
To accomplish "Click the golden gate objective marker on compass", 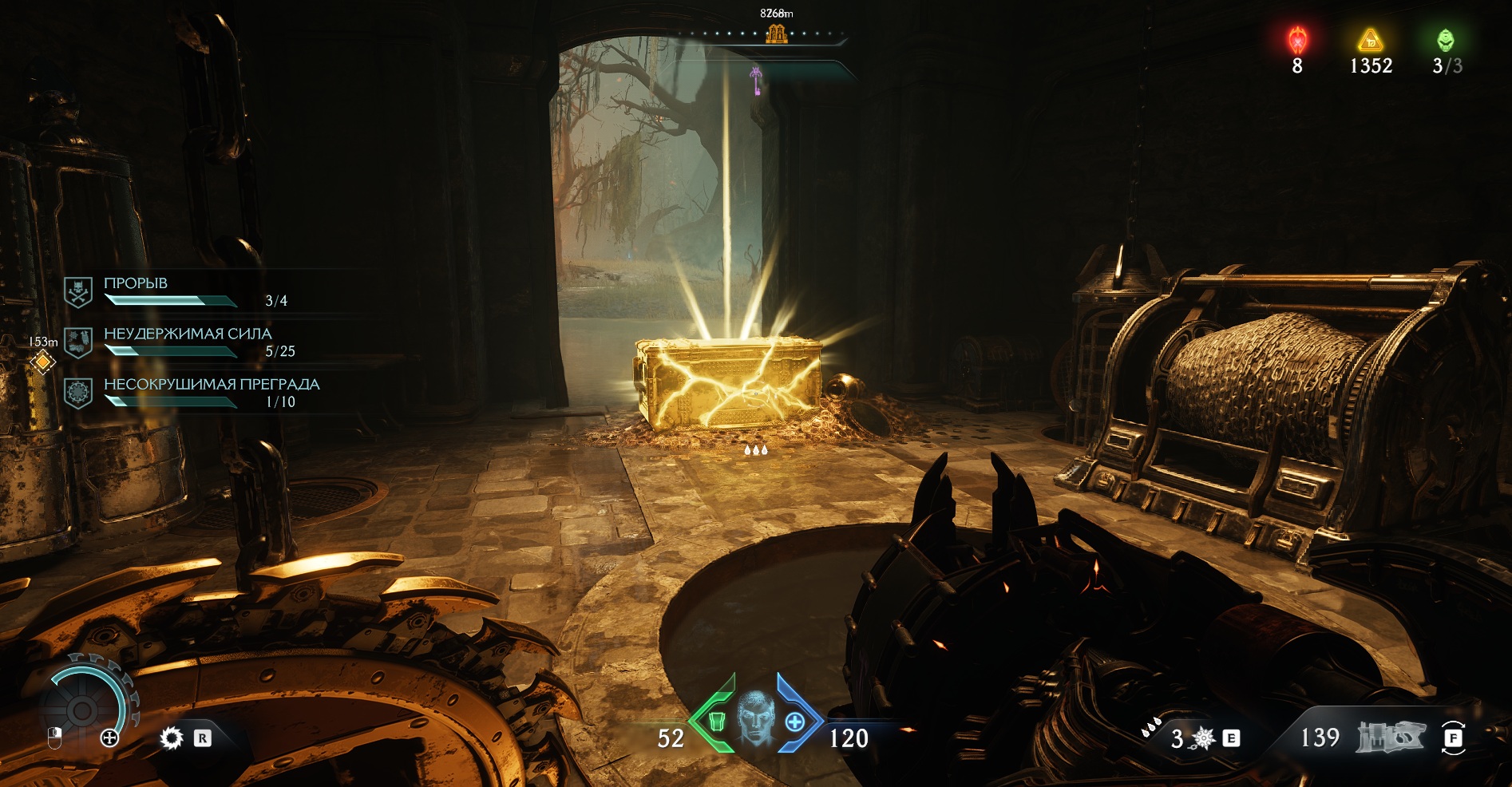I will pos(776,34).
